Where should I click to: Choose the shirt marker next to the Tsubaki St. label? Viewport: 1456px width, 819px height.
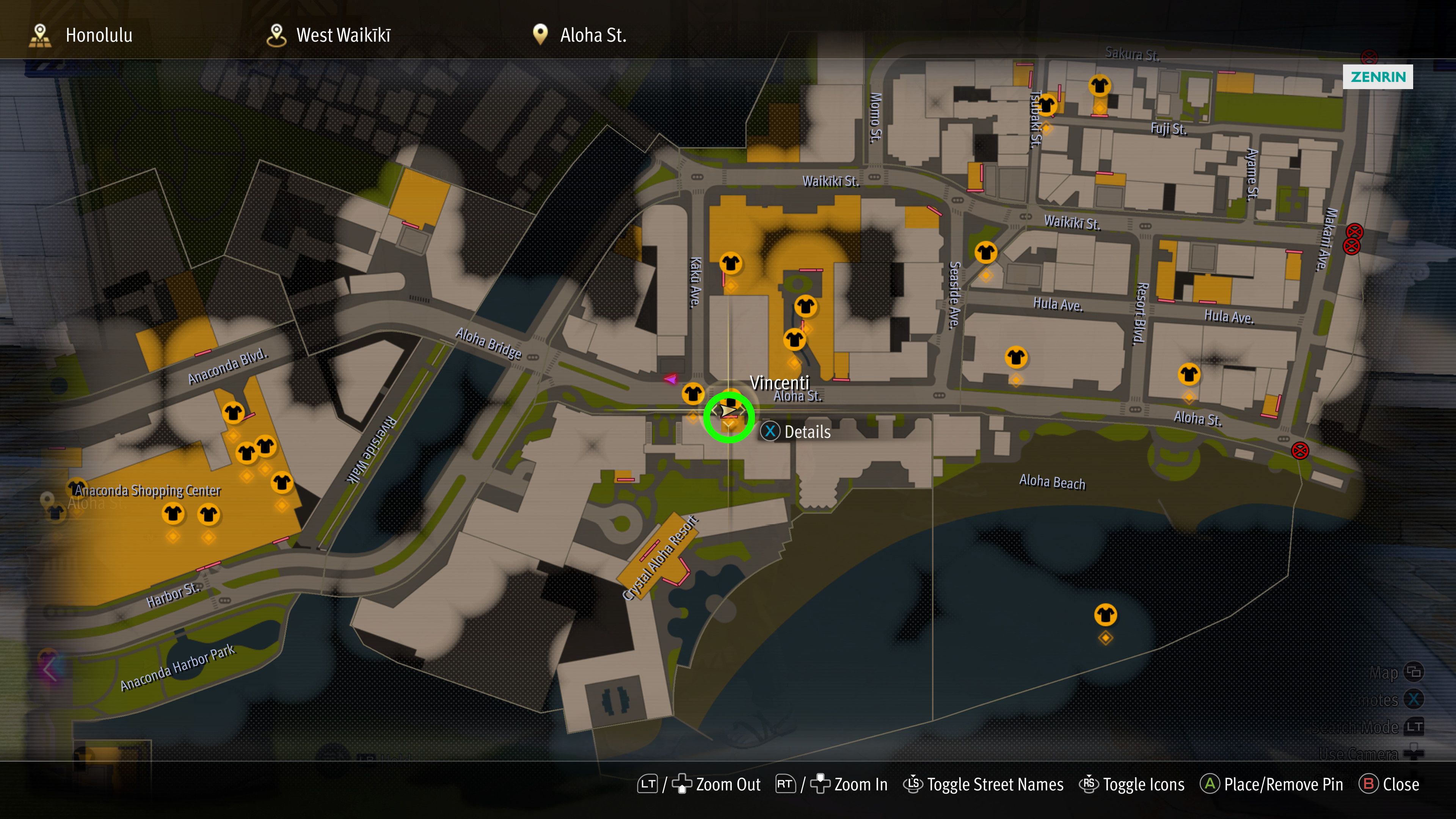tap(1046, 105)
